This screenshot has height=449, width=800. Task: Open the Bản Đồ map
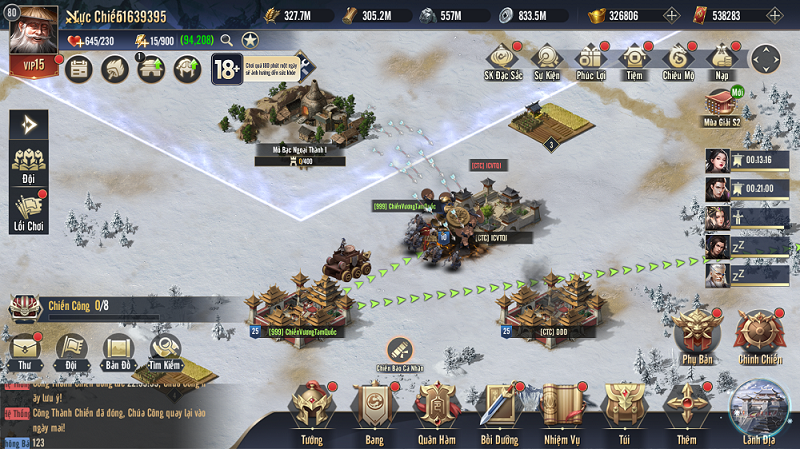tap(118, 348)
